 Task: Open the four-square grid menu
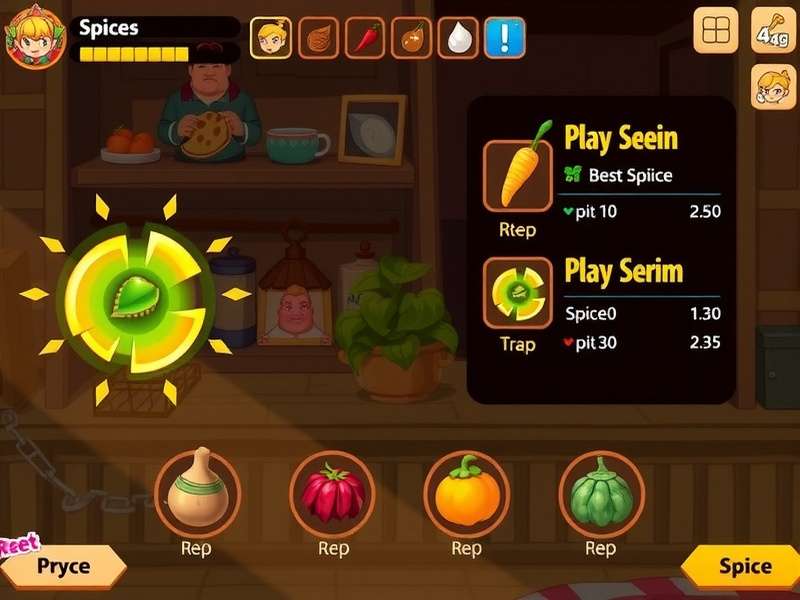716,31
